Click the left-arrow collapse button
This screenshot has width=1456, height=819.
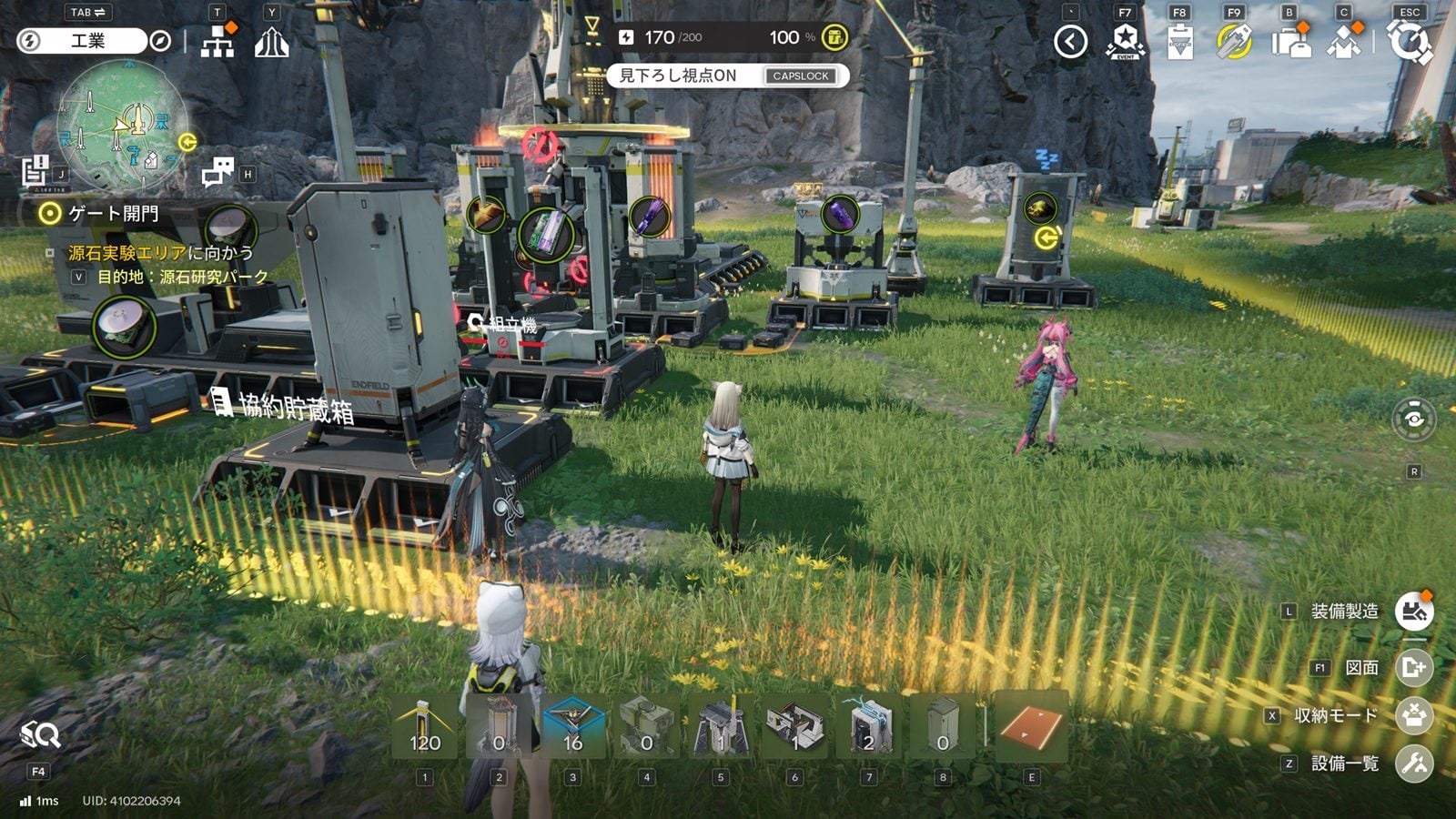click(x=1070, y=42)
